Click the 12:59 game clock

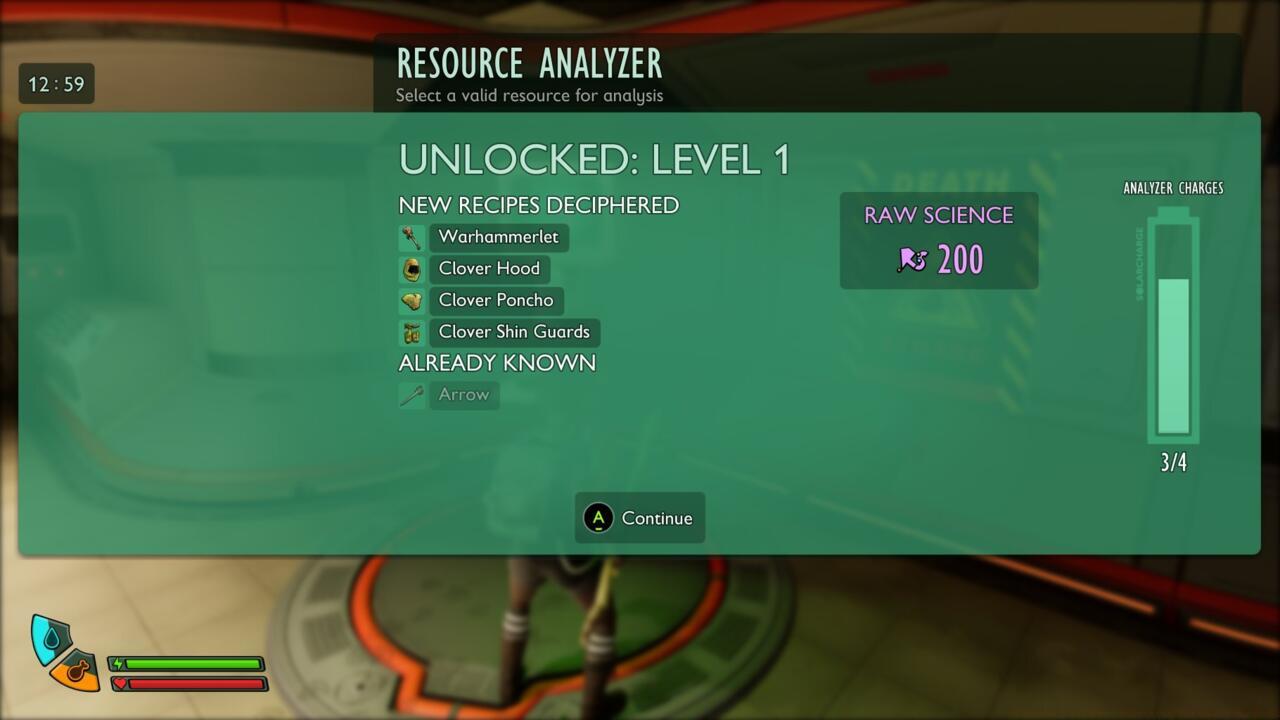56,85
